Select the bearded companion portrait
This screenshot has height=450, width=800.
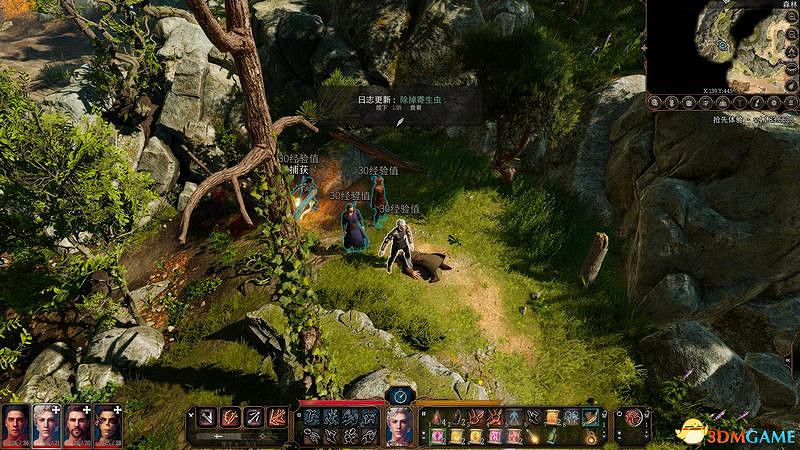(77, 425)
